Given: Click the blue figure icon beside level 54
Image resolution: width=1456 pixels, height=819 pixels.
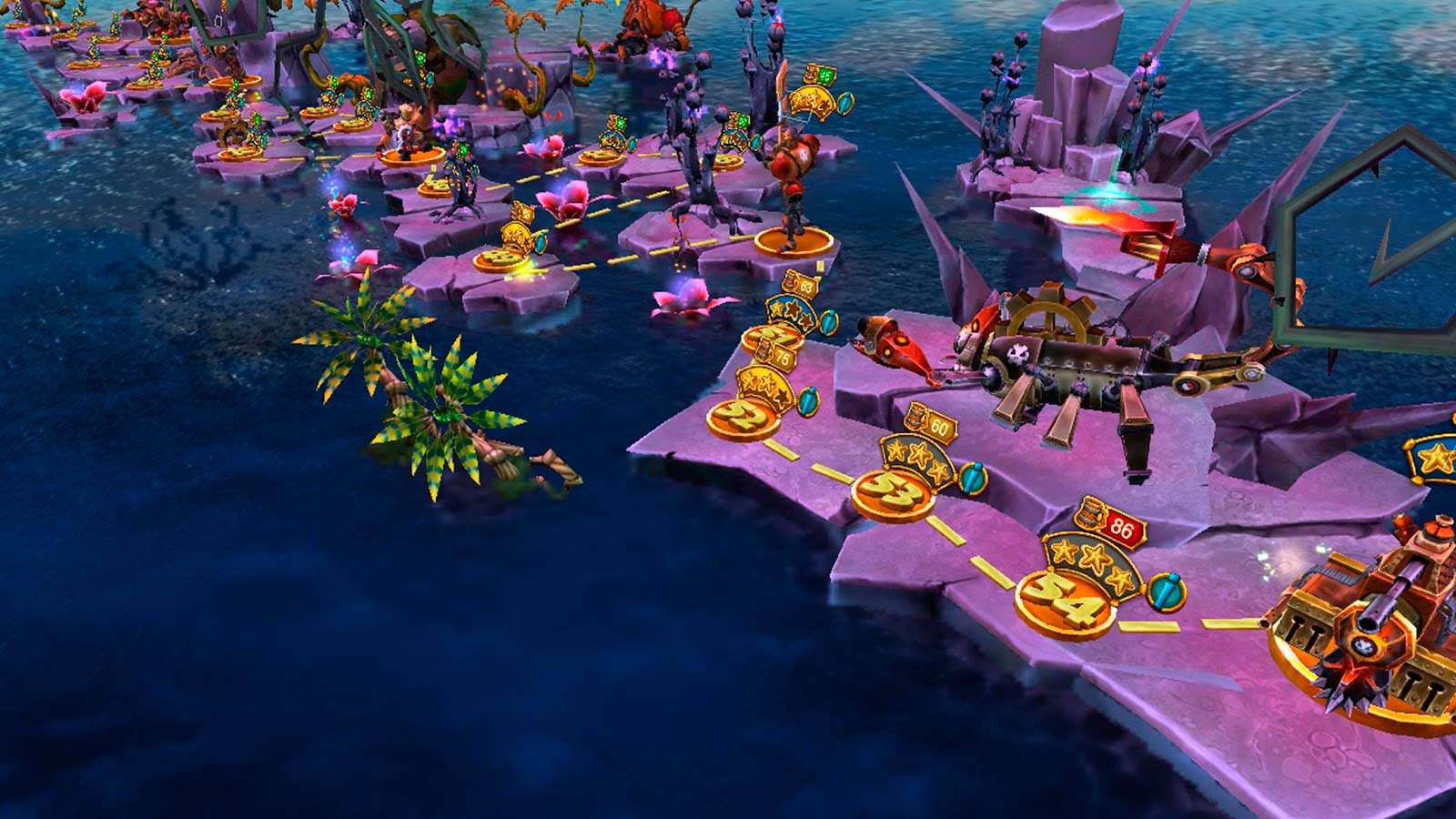Looking at the screenshot, I should click(1166, 591).
